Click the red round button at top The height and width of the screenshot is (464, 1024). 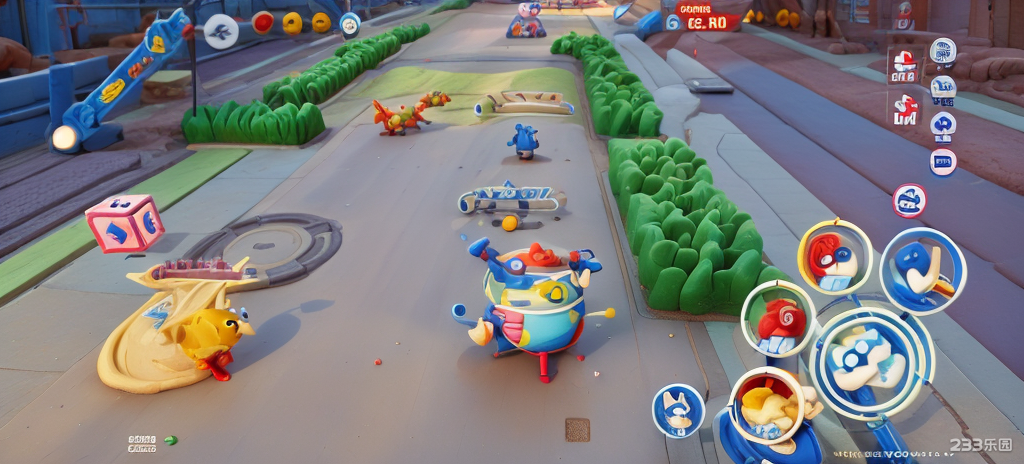point(263,22)
